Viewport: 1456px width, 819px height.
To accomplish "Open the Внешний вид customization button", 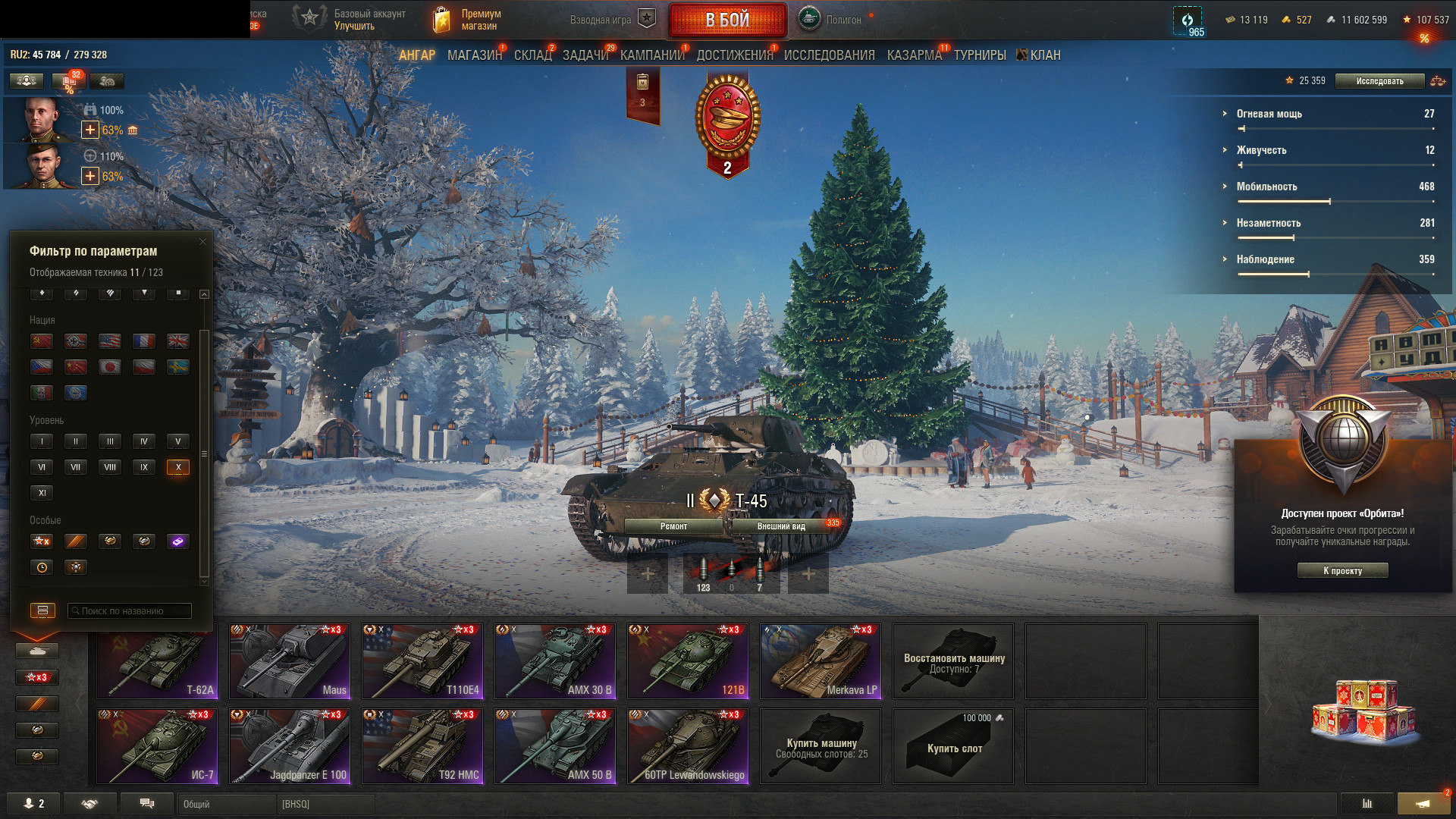I will 781,526.
